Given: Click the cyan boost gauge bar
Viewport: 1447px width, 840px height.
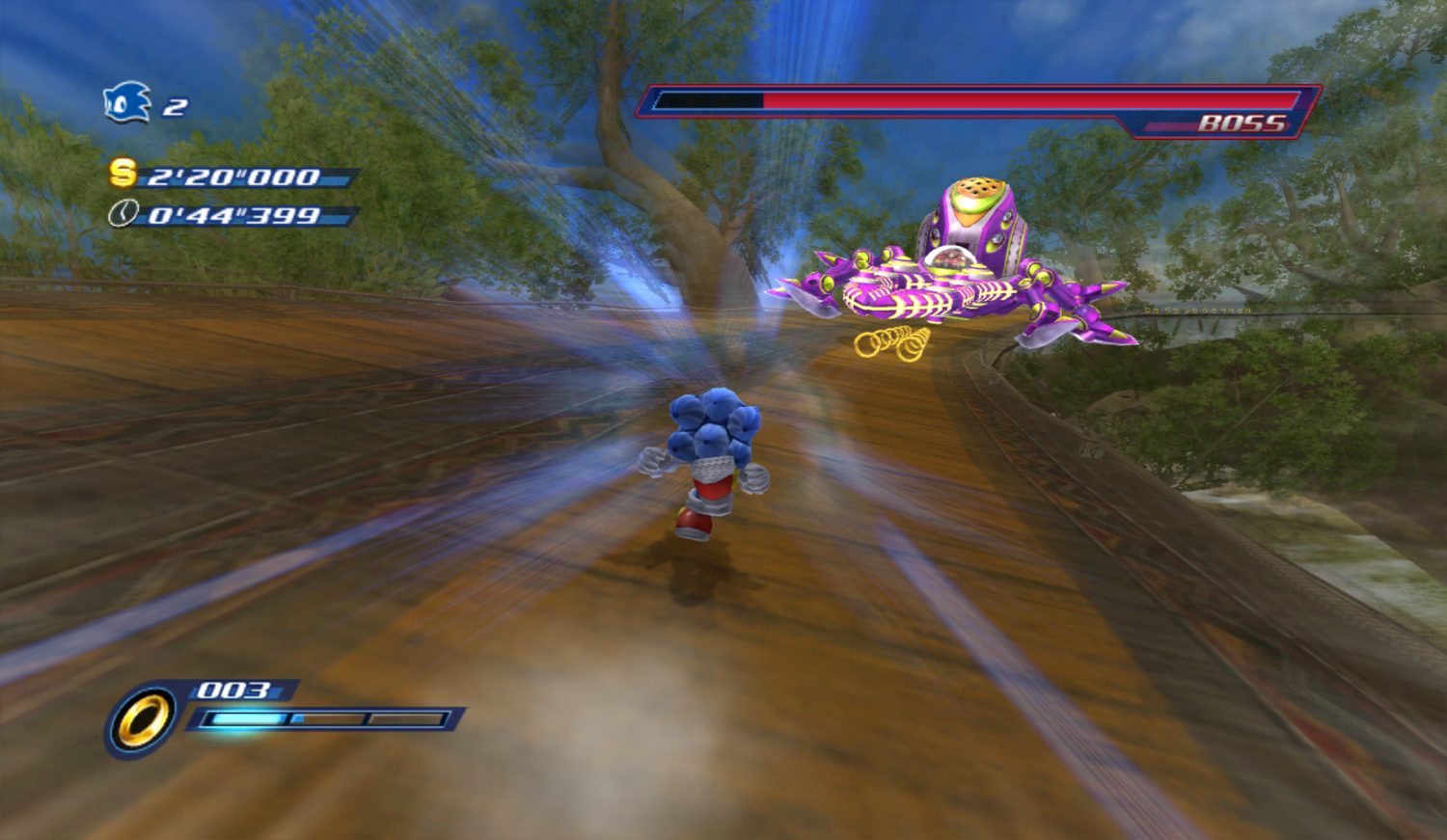Looking at the screenshot, I should coord(247,717).
